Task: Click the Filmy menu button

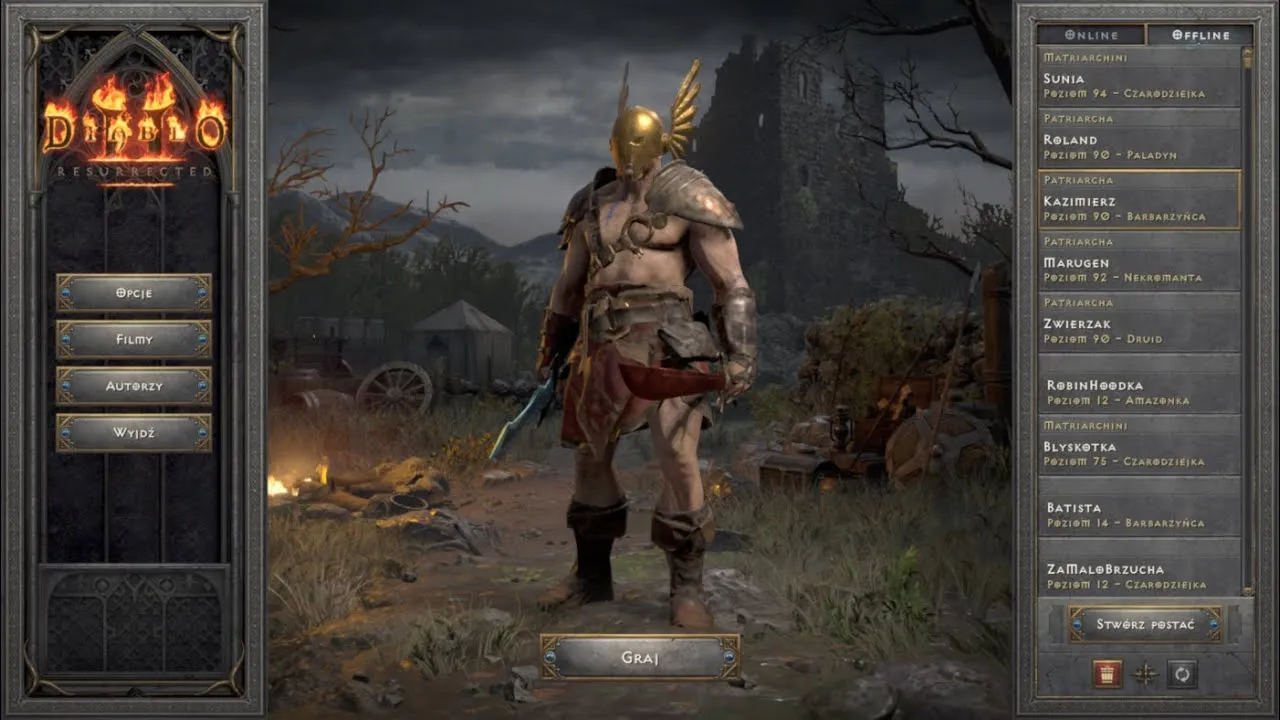Action: pyautogui.click(x=133, y=339)
